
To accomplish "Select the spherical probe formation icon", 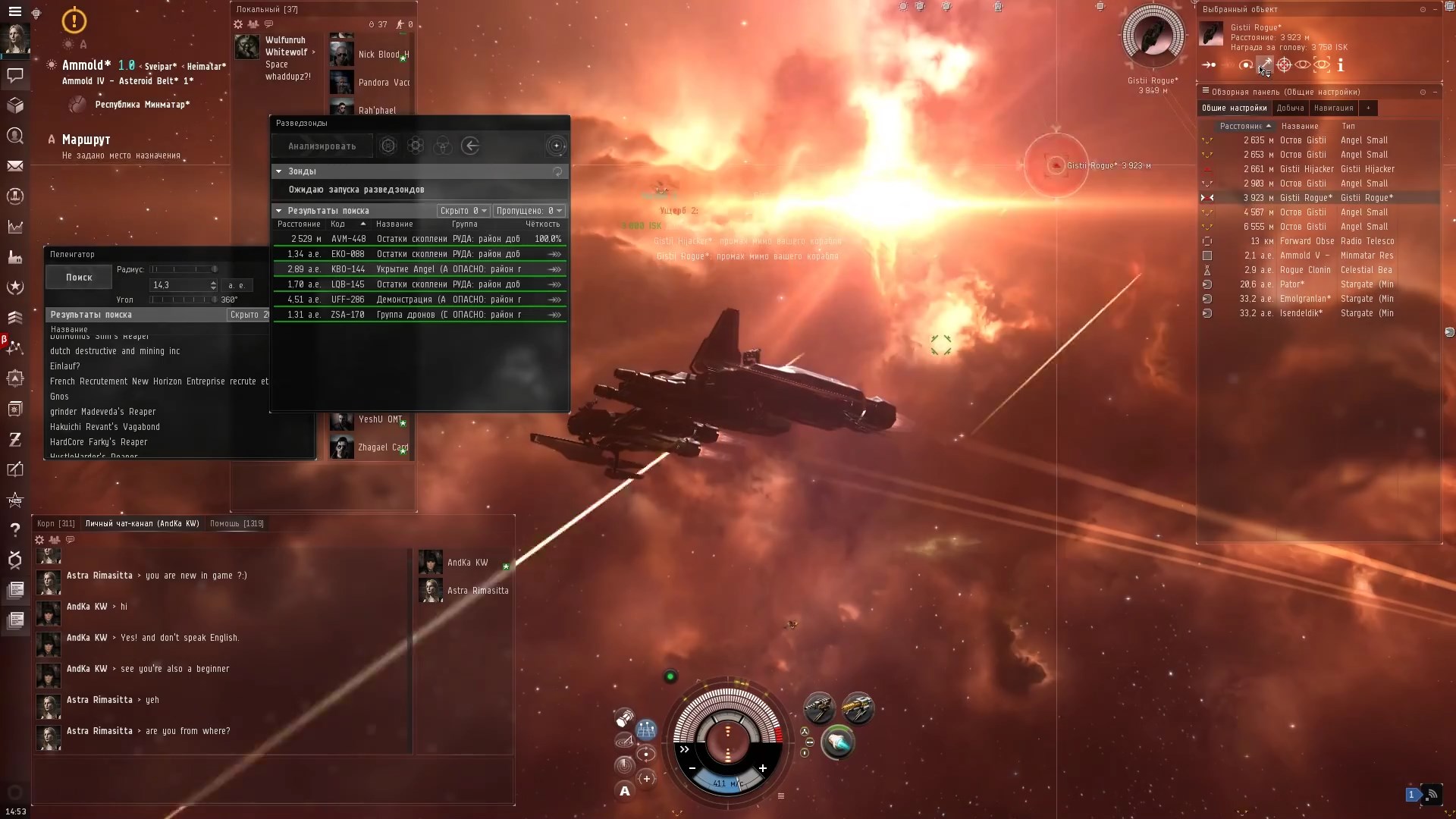I will (x=388, y=146).
